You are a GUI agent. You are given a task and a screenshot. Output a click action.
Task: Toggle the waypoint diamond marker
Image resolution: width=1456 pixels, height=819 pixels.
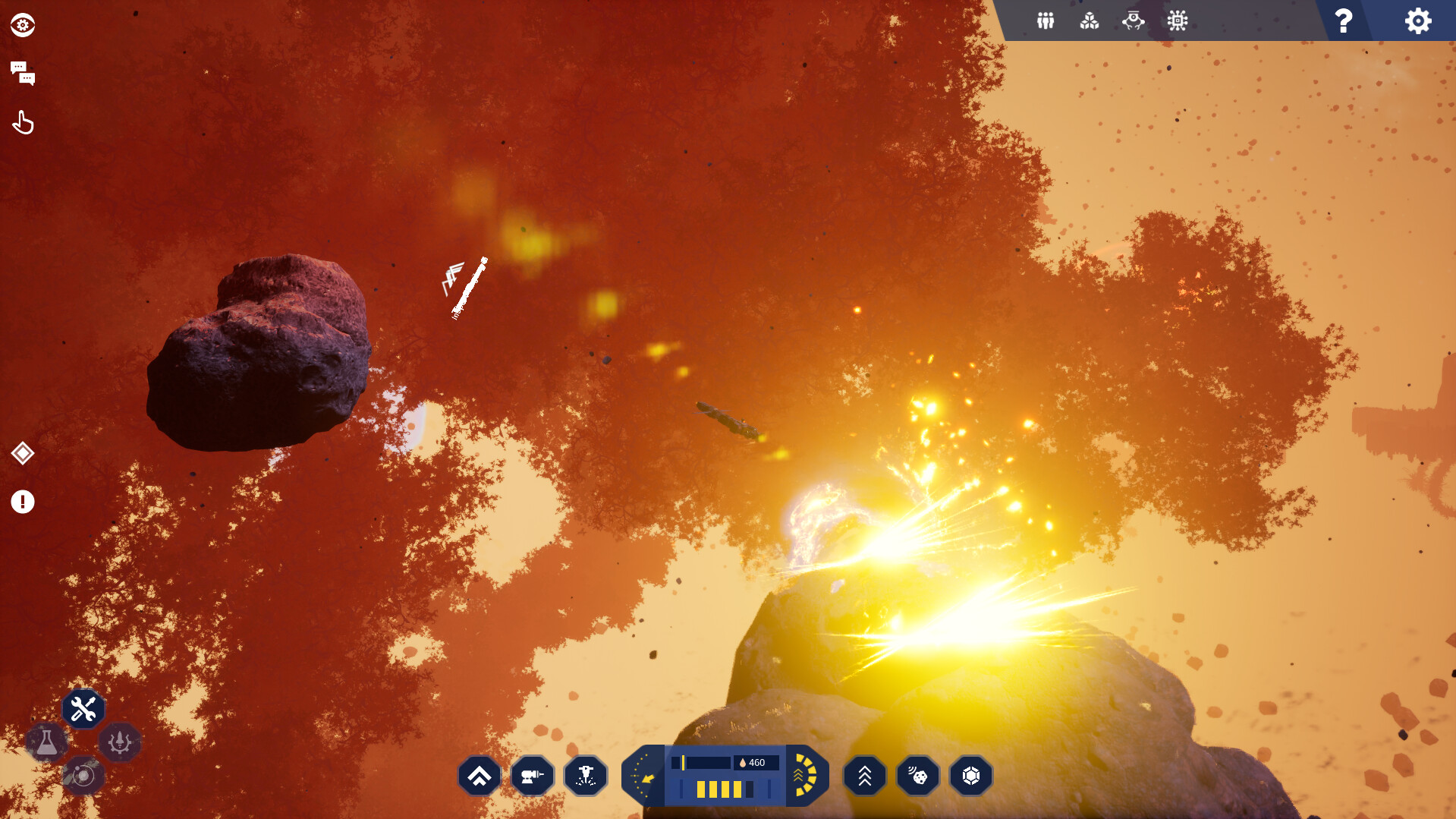click(x=23, y=453)
